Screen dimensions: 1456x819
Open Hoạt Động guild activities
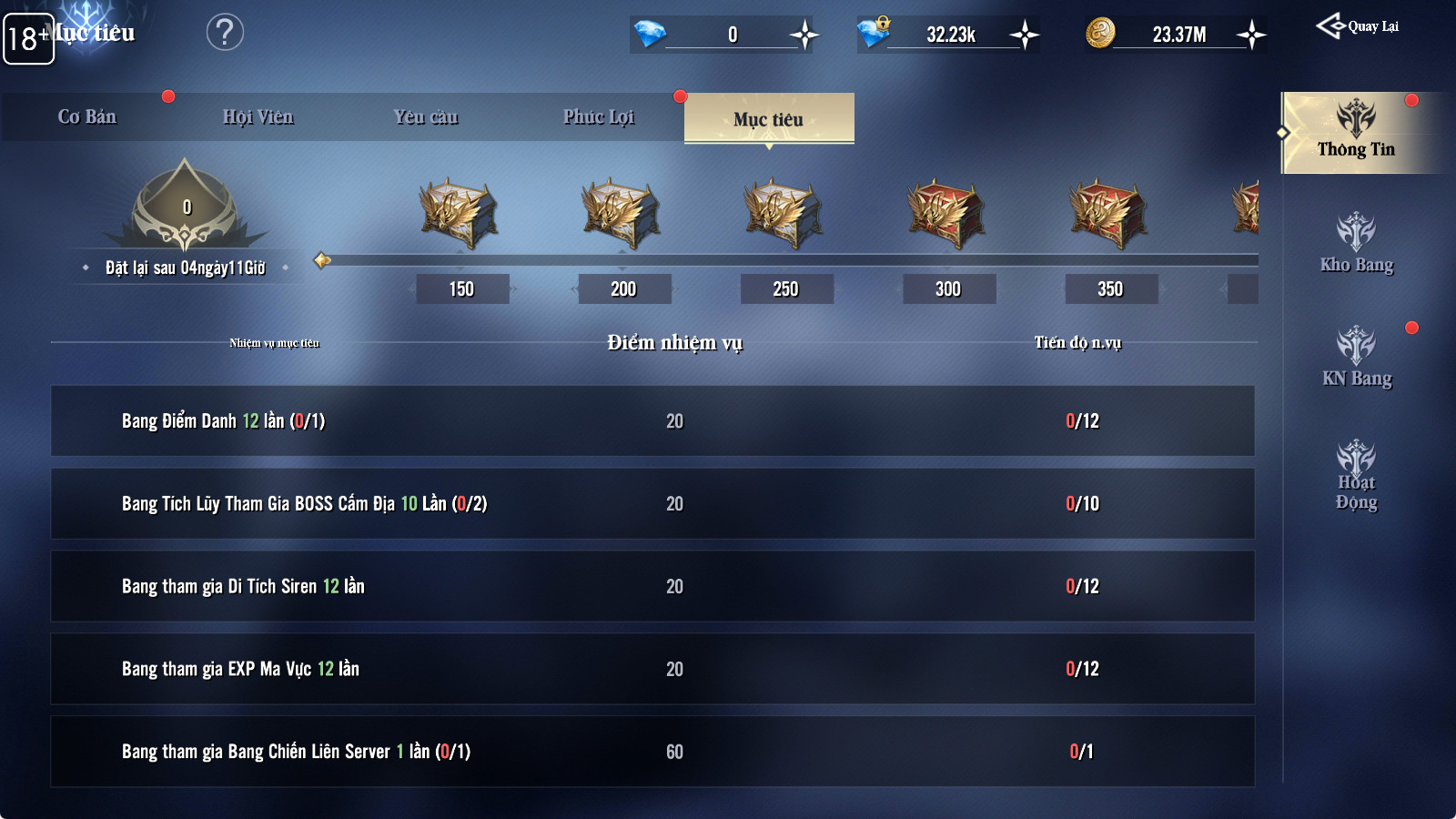1356,475
